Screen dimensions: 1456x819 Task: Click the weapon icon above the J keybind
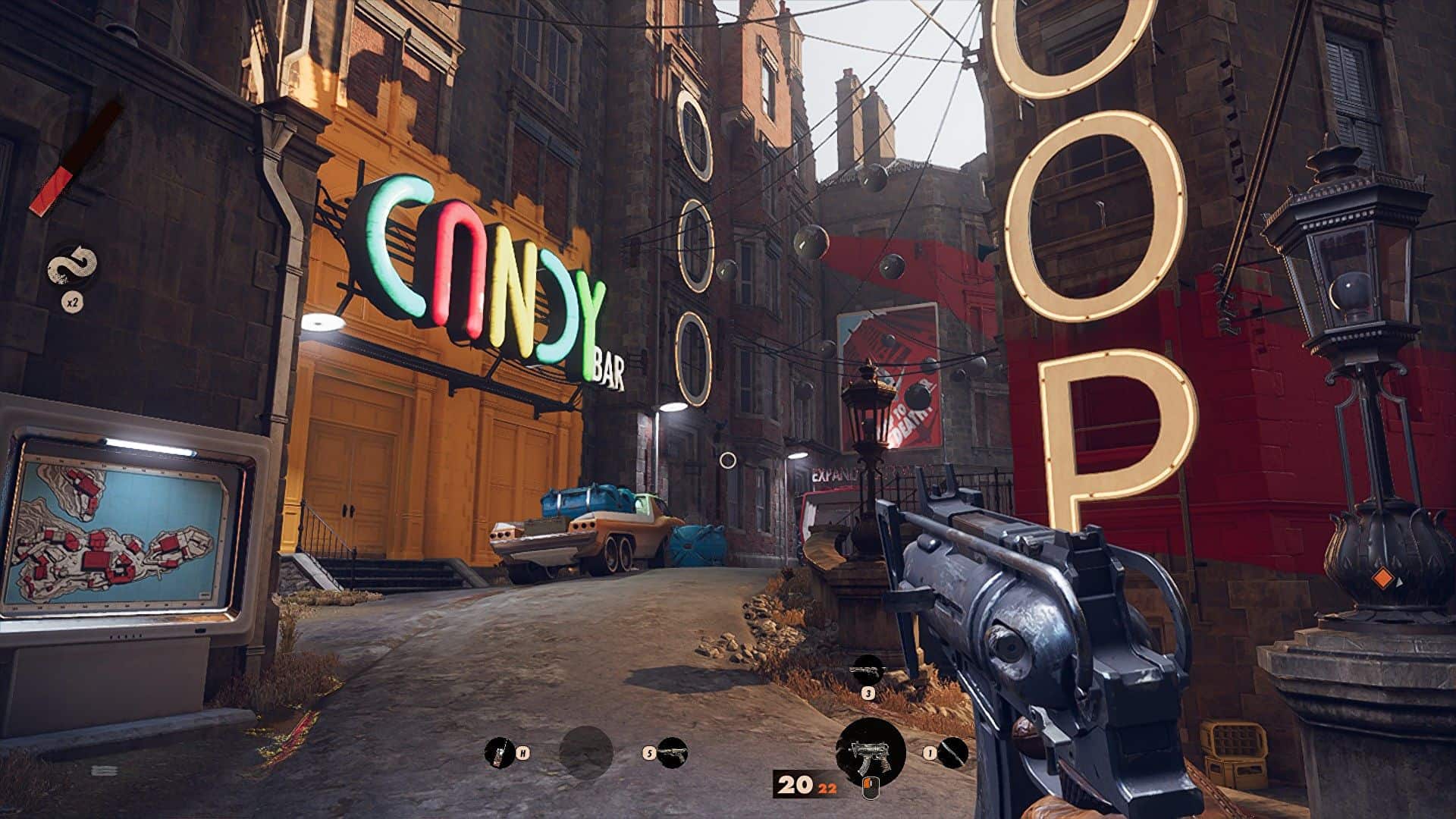click(x=868, y=671)
